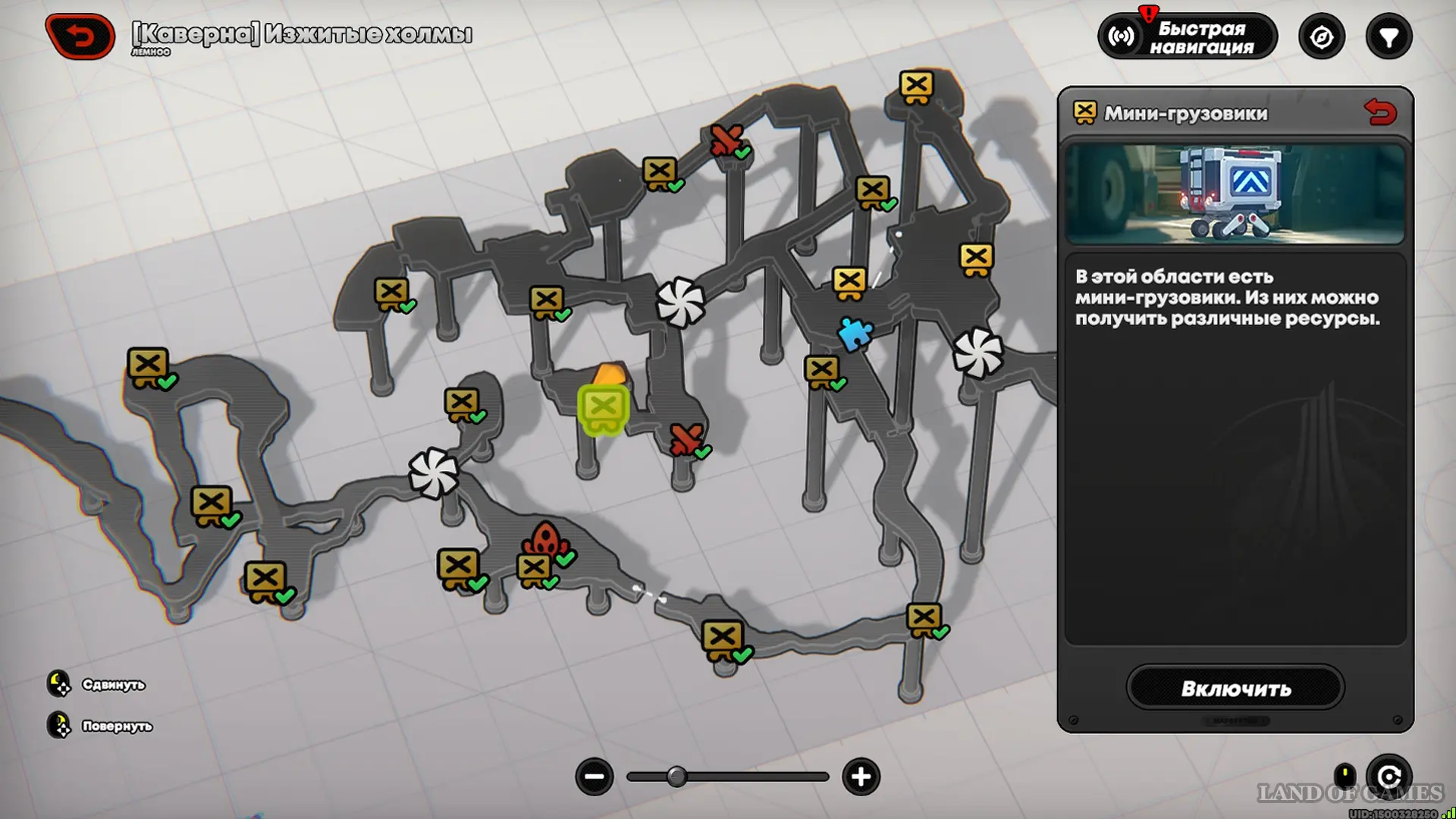Screen dimensions: 1456x819
Task: Select the highlighted green mini-truck marker
Action: 604,409
